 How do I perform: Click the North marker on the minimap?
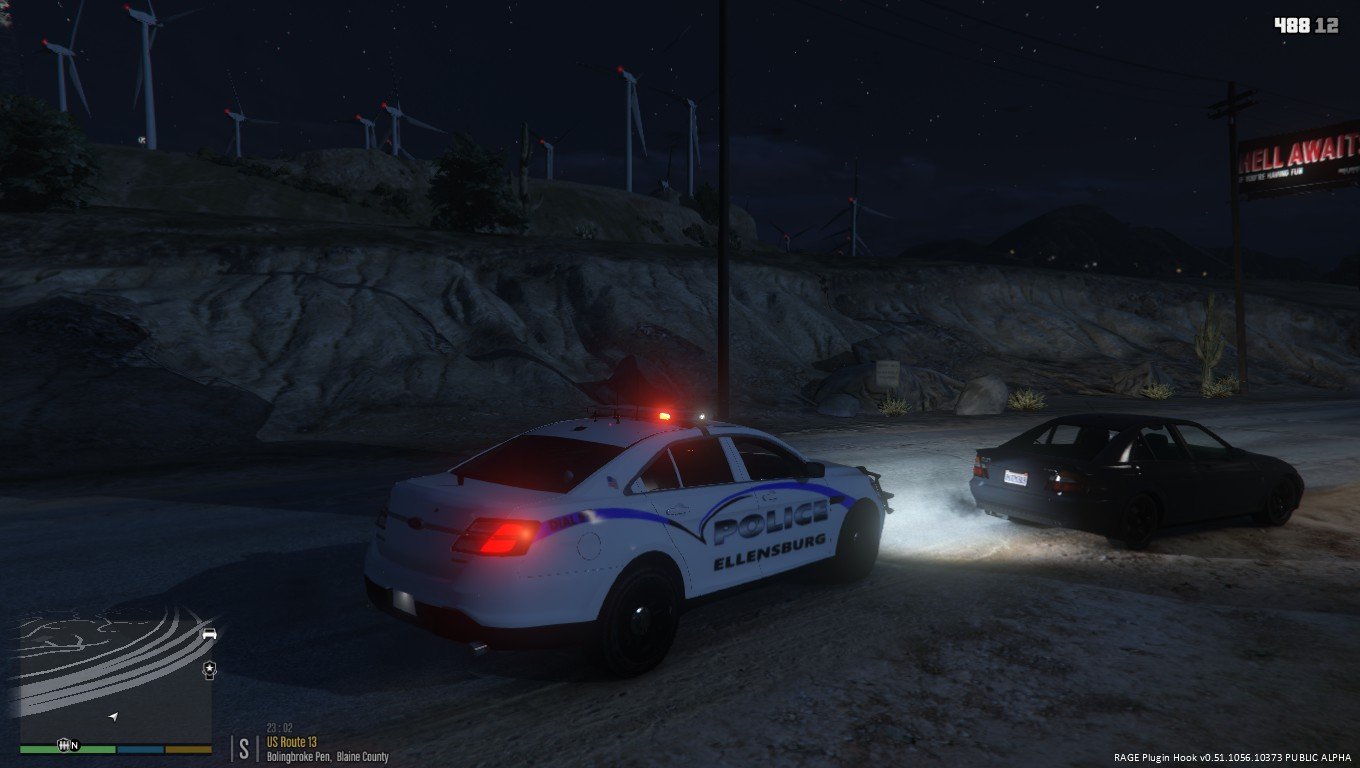click(x=75, y=745)
